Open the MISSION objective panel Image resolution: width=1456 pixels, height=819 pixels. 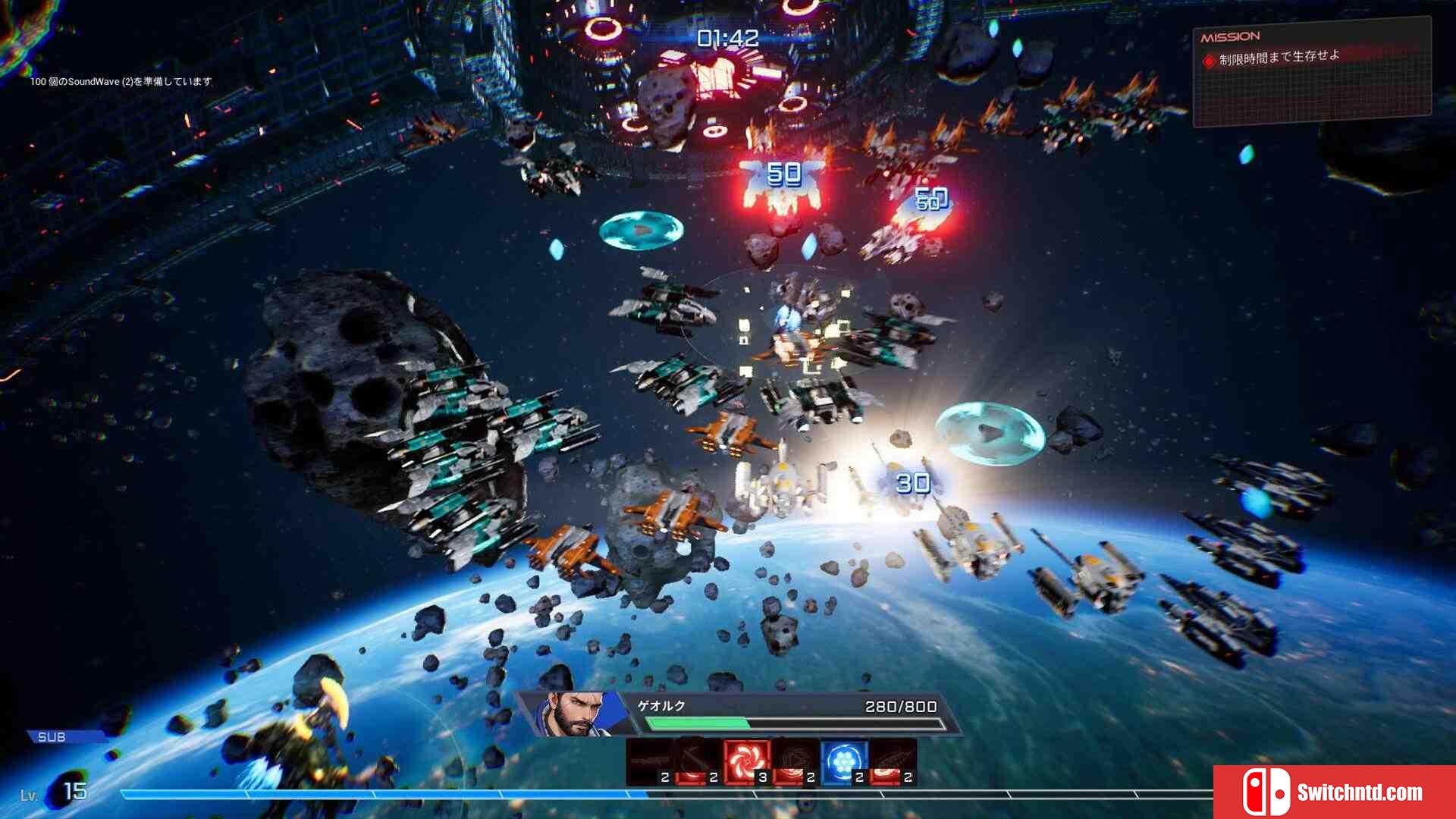click(x=1311, y=72)
